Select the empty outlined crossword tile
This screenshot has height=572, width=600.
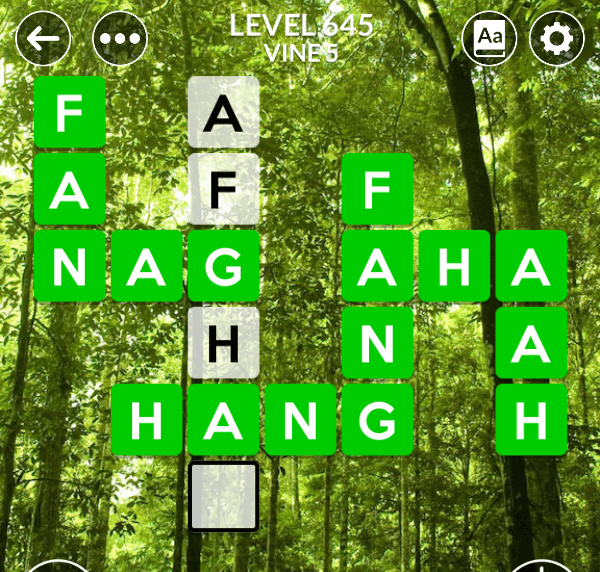tap(224, 496)
